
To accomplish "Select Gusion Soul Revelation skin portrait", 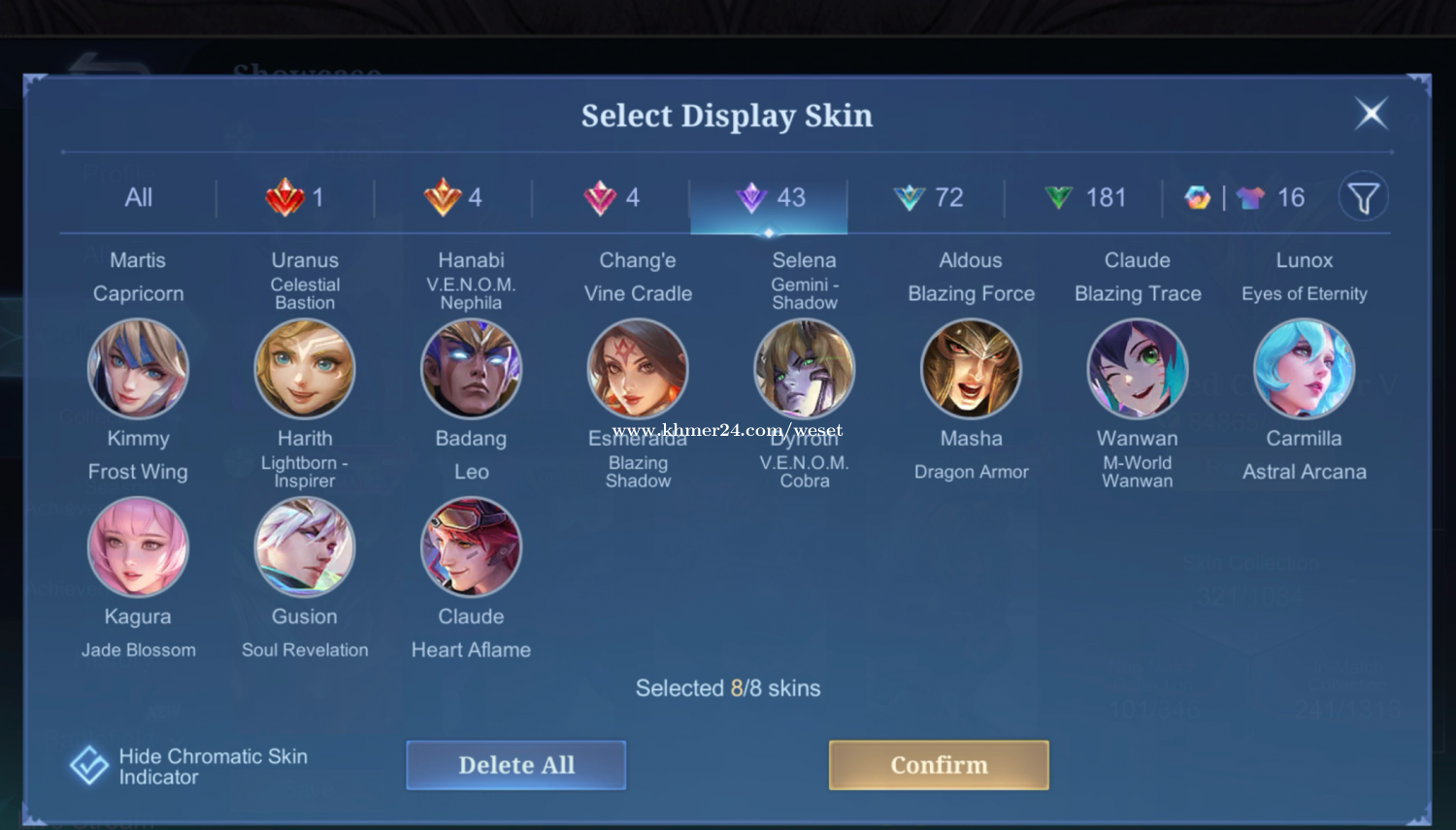I will (305, 547).
